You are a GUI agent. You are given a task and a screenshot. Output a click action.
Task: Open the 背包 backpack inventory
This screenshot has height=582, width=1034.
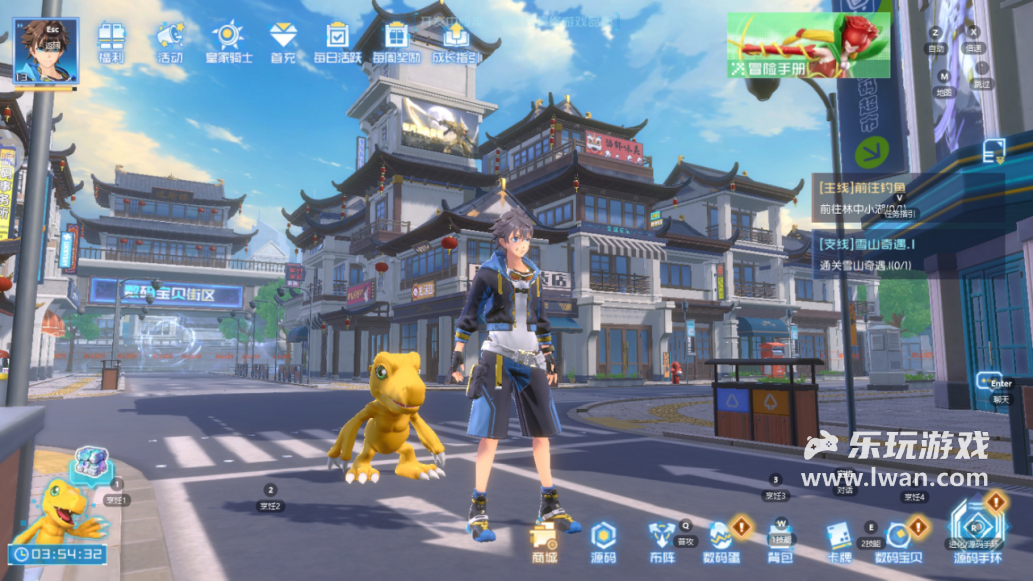(780, 541)
